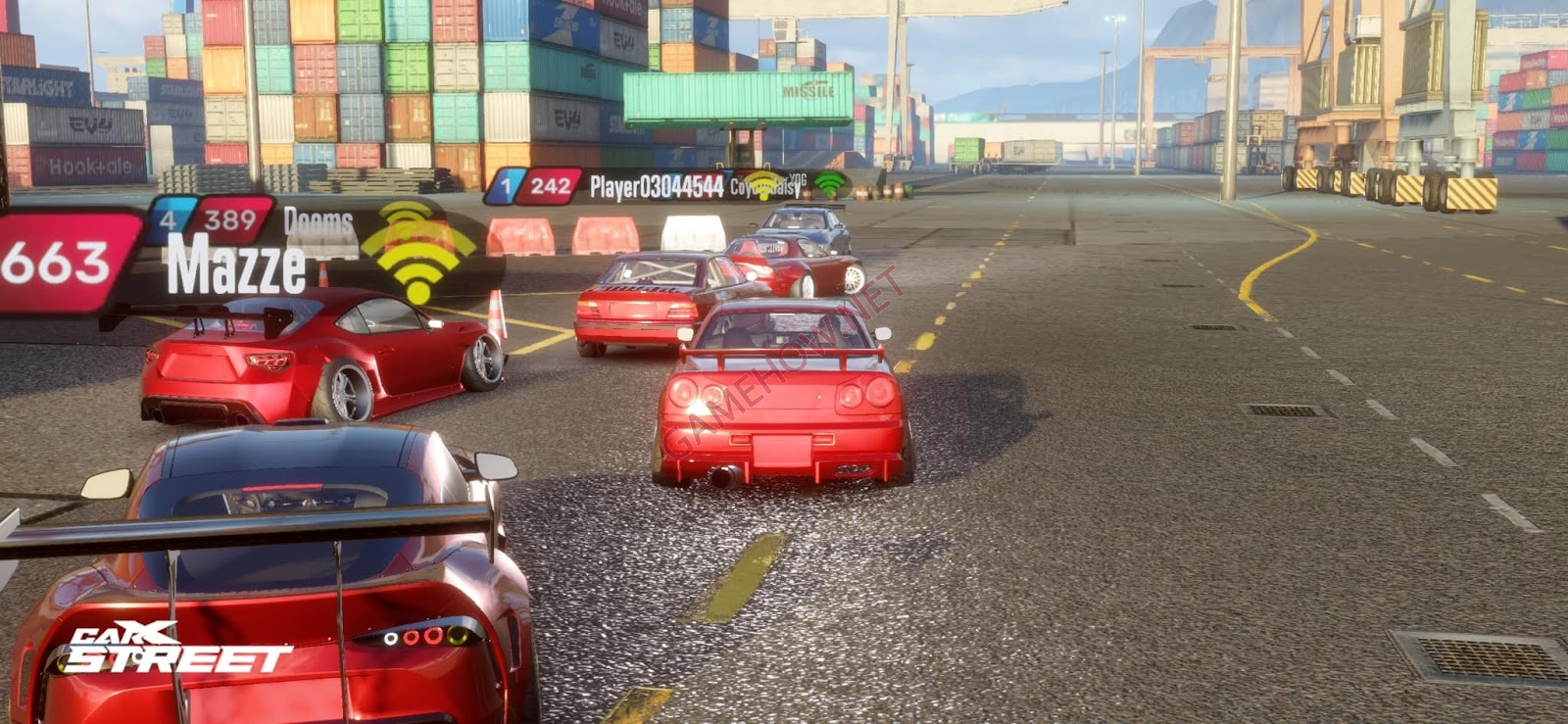The width and height of the screenshot is (1568, 724).
Task: Click the red 242 score badge
Action: pos(550,184)
